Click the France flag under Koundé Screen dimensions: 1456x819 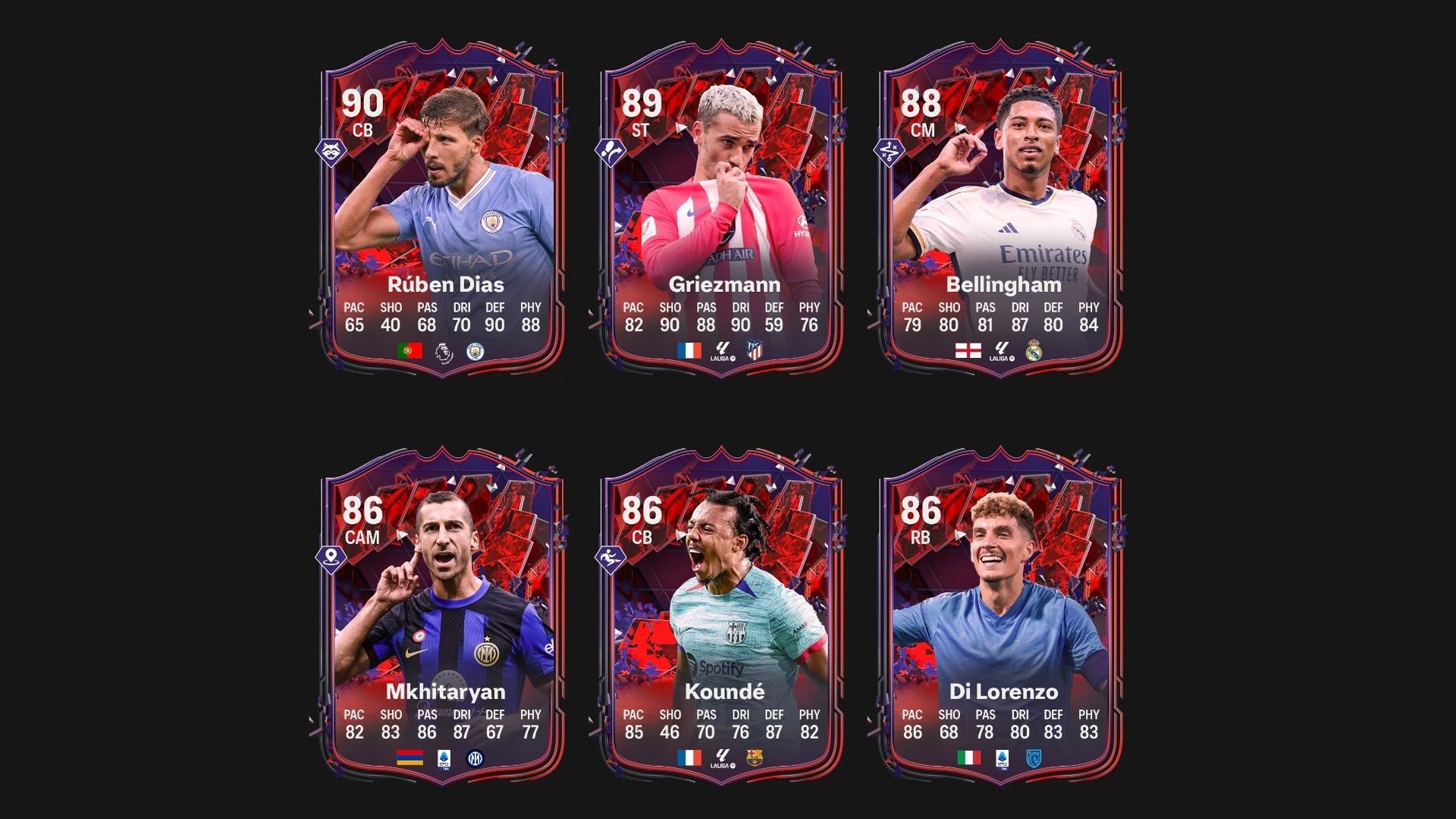[689, 758]
